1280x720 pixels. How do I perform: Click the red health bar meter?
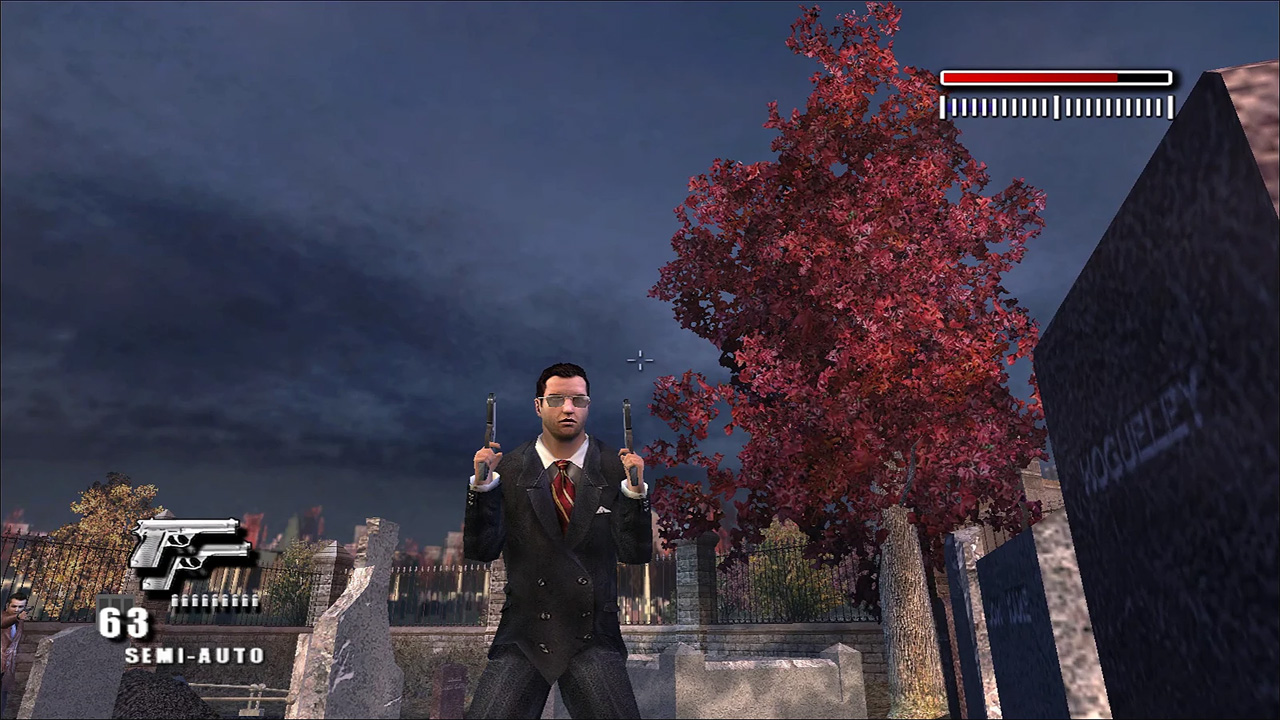(x=1055, y=77)
